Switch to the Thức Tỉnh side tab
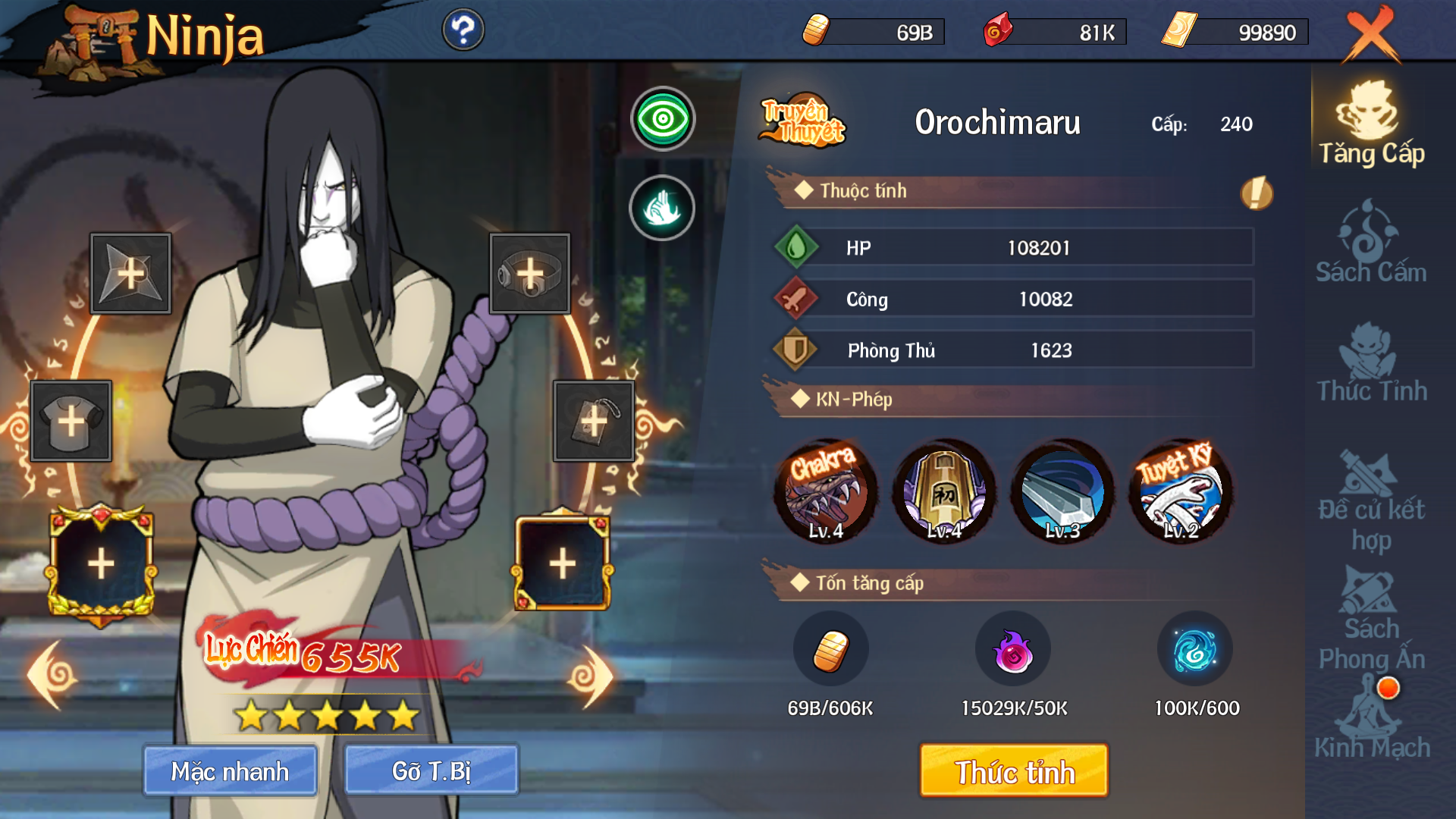 click(x=1371, y=362)
